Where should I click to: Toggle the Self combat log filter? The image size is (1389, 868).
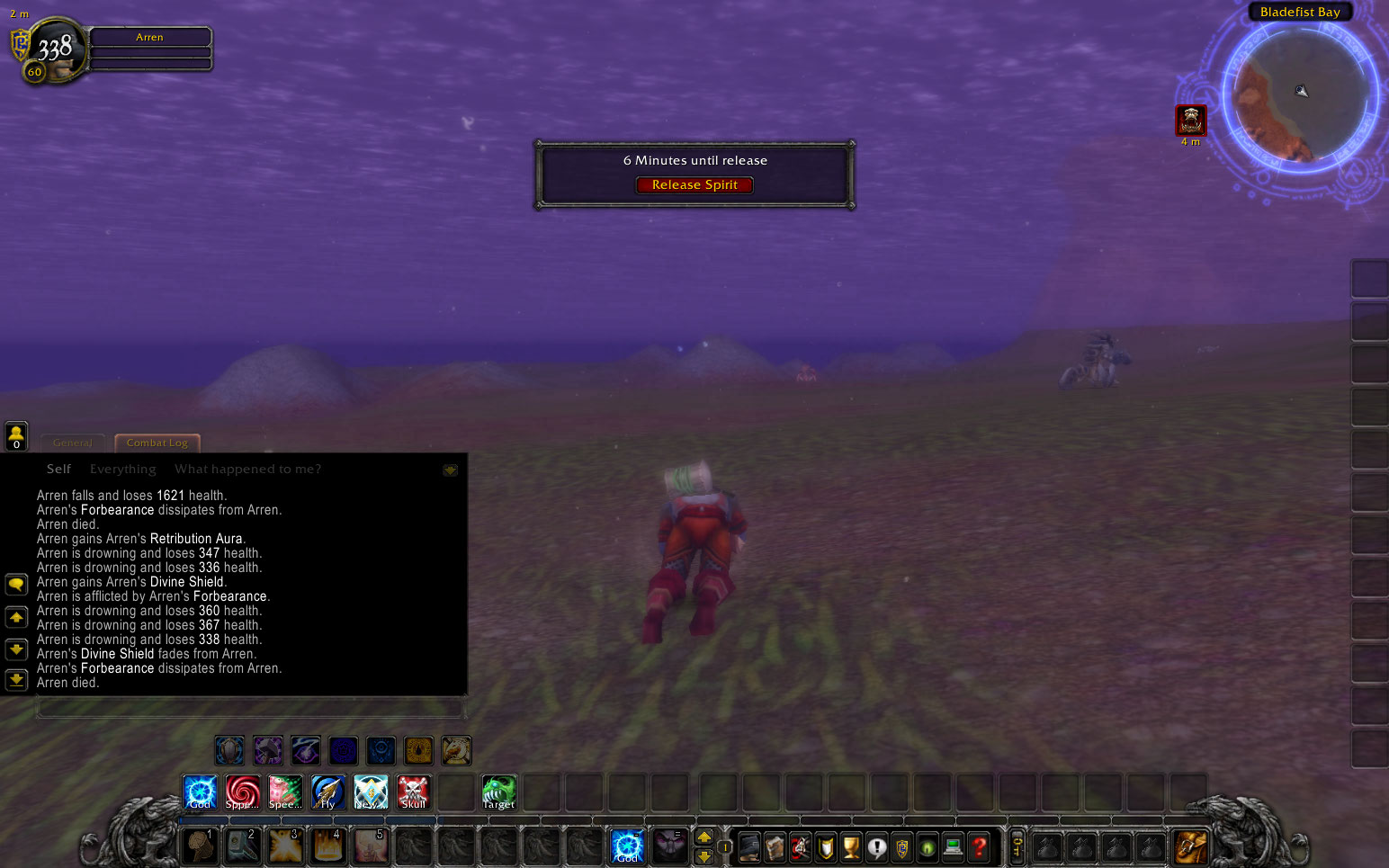pos(58,469)
